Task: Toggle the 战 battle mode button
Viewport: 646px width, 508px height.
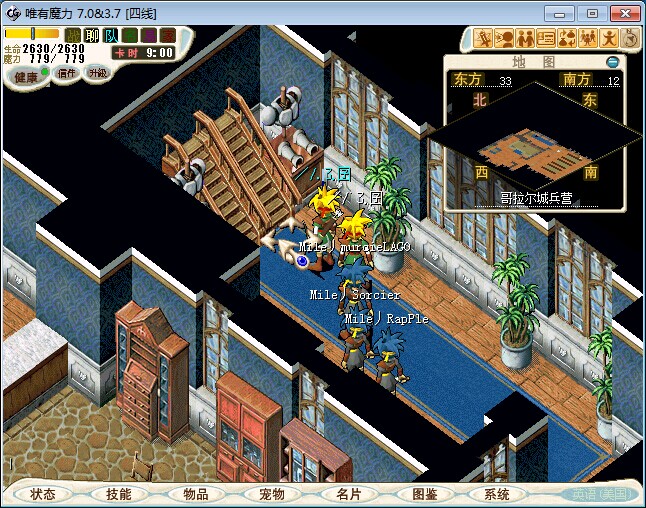Action: pyautogui.click(x=73, y=36)
